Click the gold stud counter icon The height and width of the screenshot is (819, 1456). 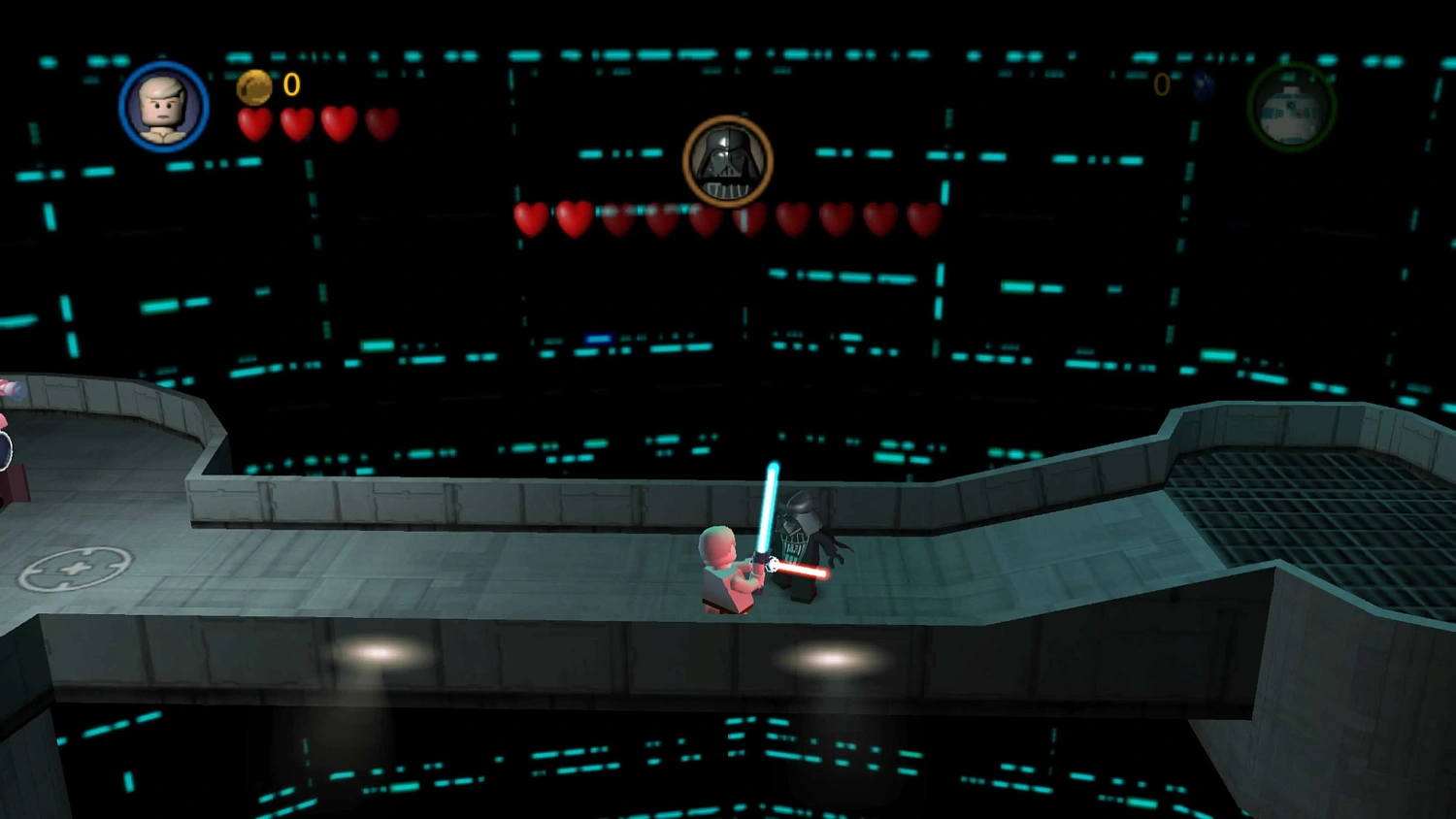click(254, 87)
